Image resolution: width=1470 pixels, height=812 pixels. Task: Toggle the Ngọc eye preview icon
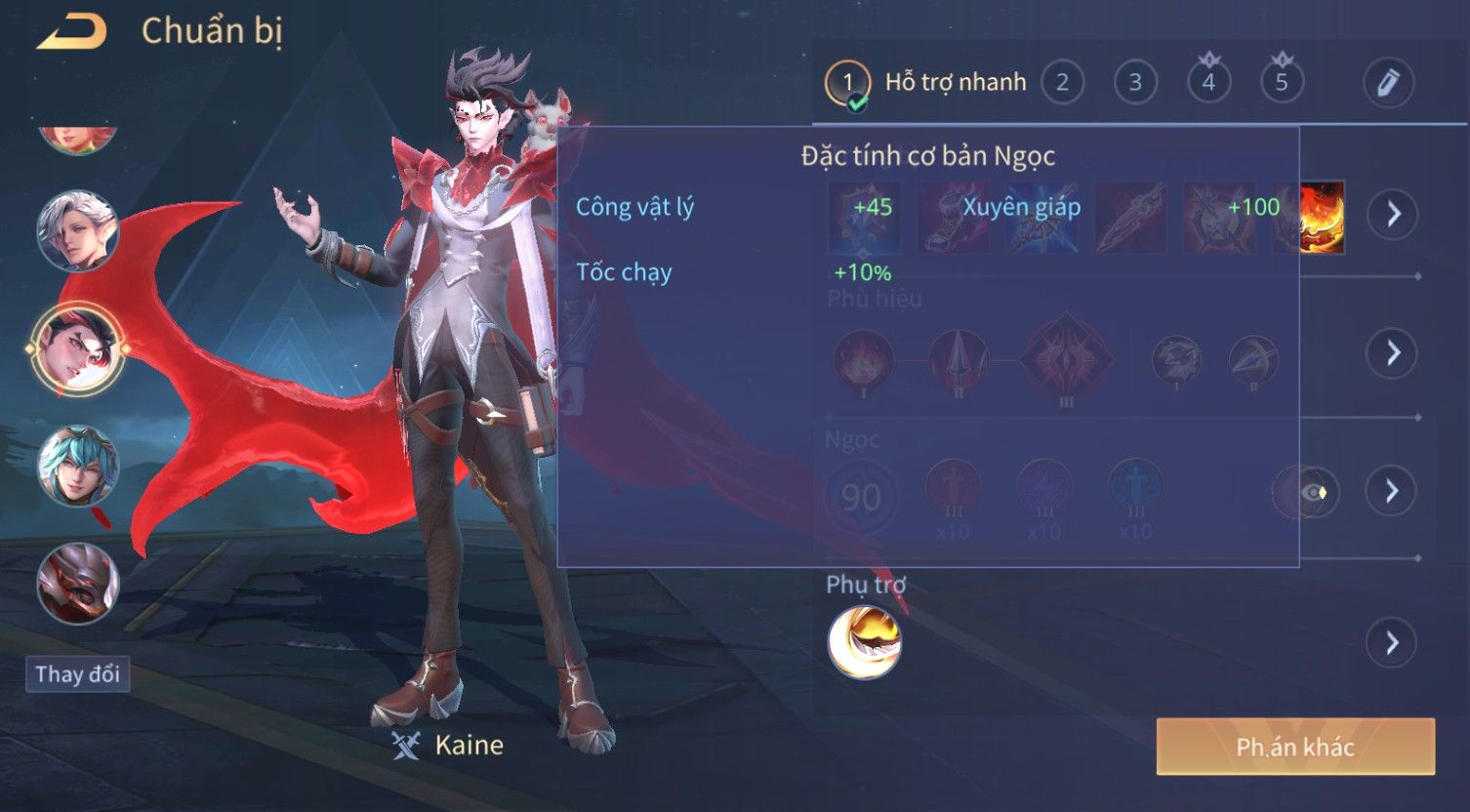pyautogui.click(x=1306, y=492)
